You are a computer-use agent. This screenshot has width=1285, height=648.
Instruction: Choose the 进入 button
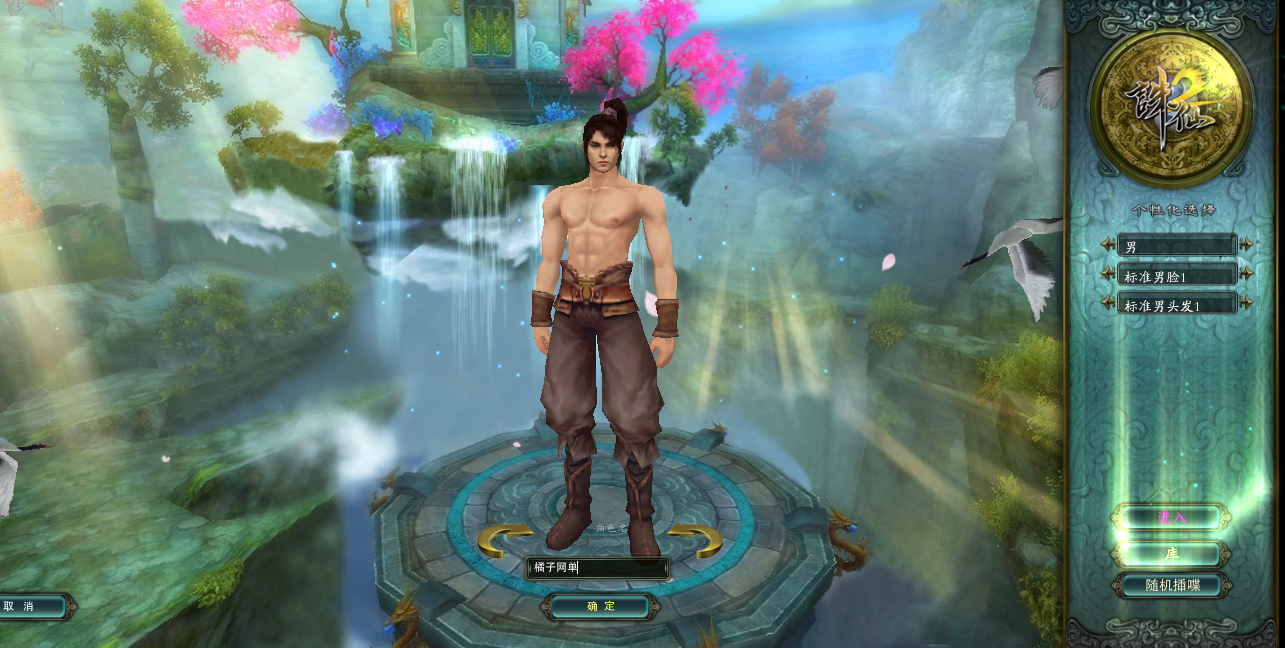click(1170, 517)
